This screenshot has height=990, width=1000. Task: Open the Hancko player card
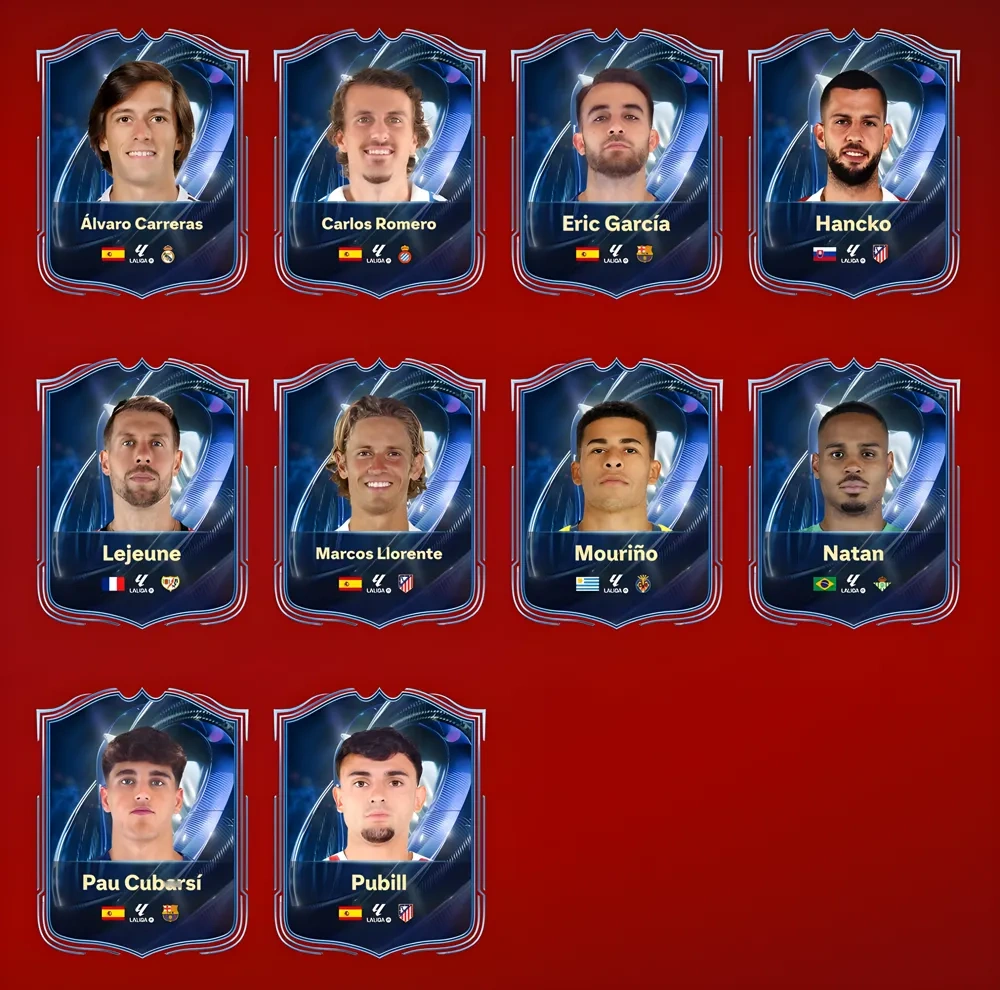point(853,163)
